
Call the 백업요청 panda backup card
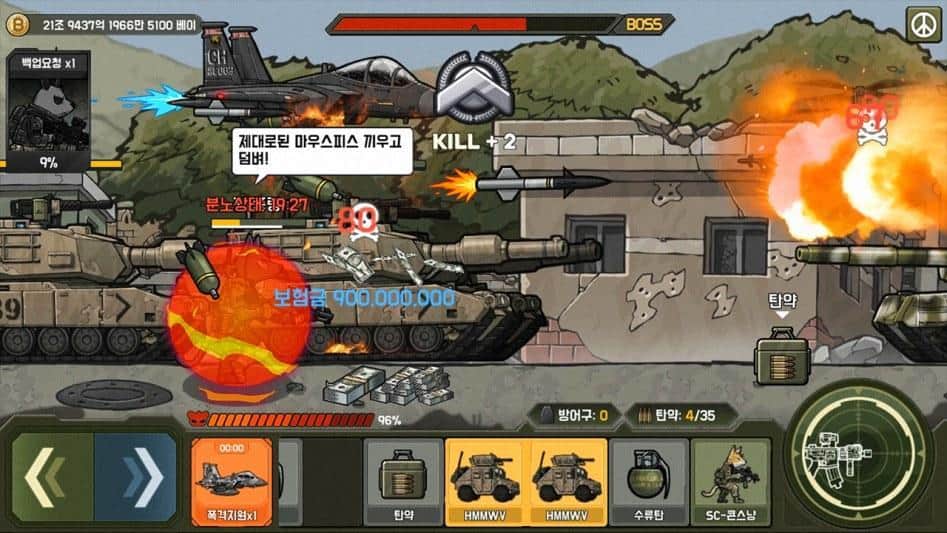point(47,112)
